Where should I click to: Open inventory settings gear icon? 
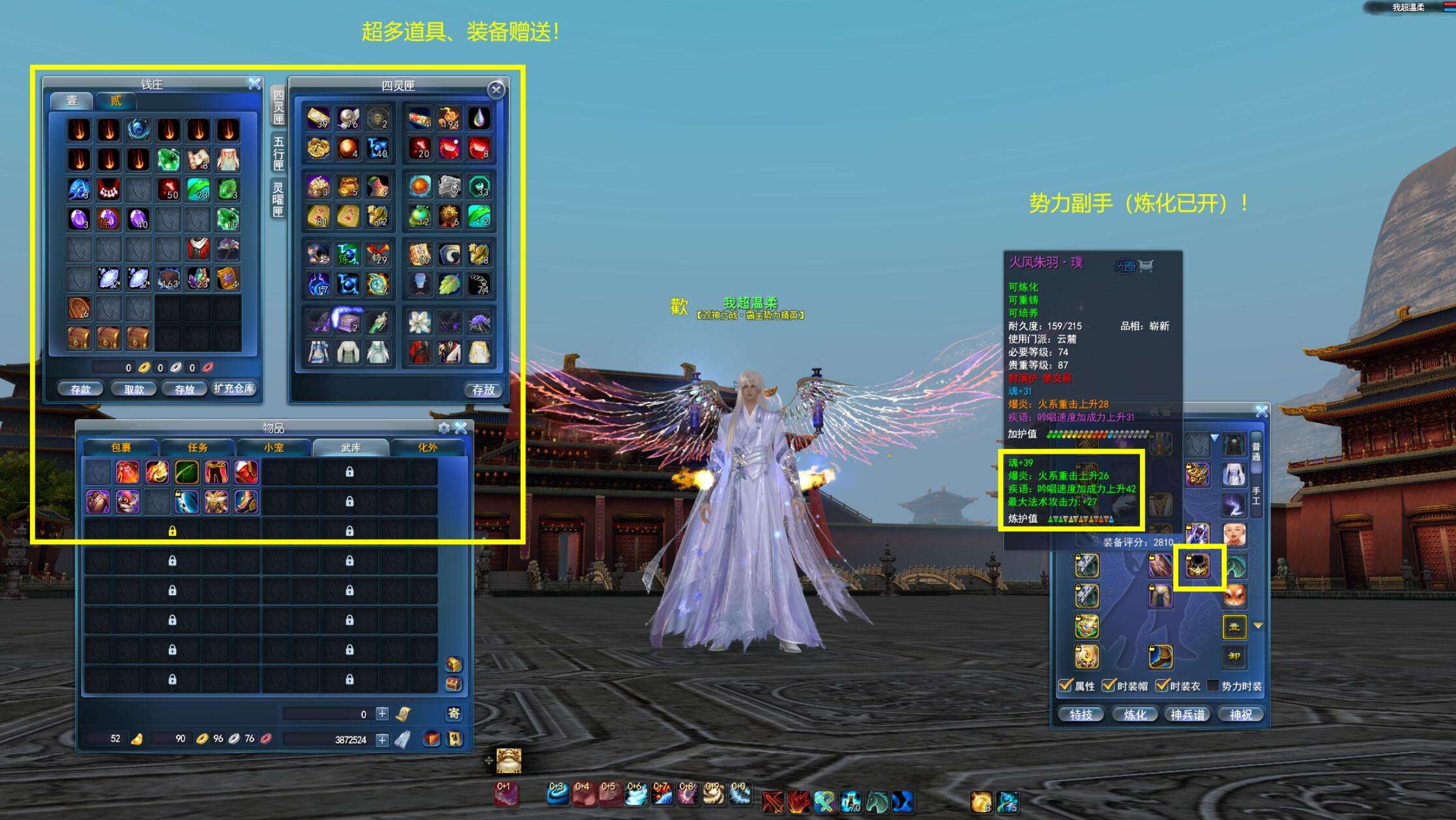coord(444,428)
